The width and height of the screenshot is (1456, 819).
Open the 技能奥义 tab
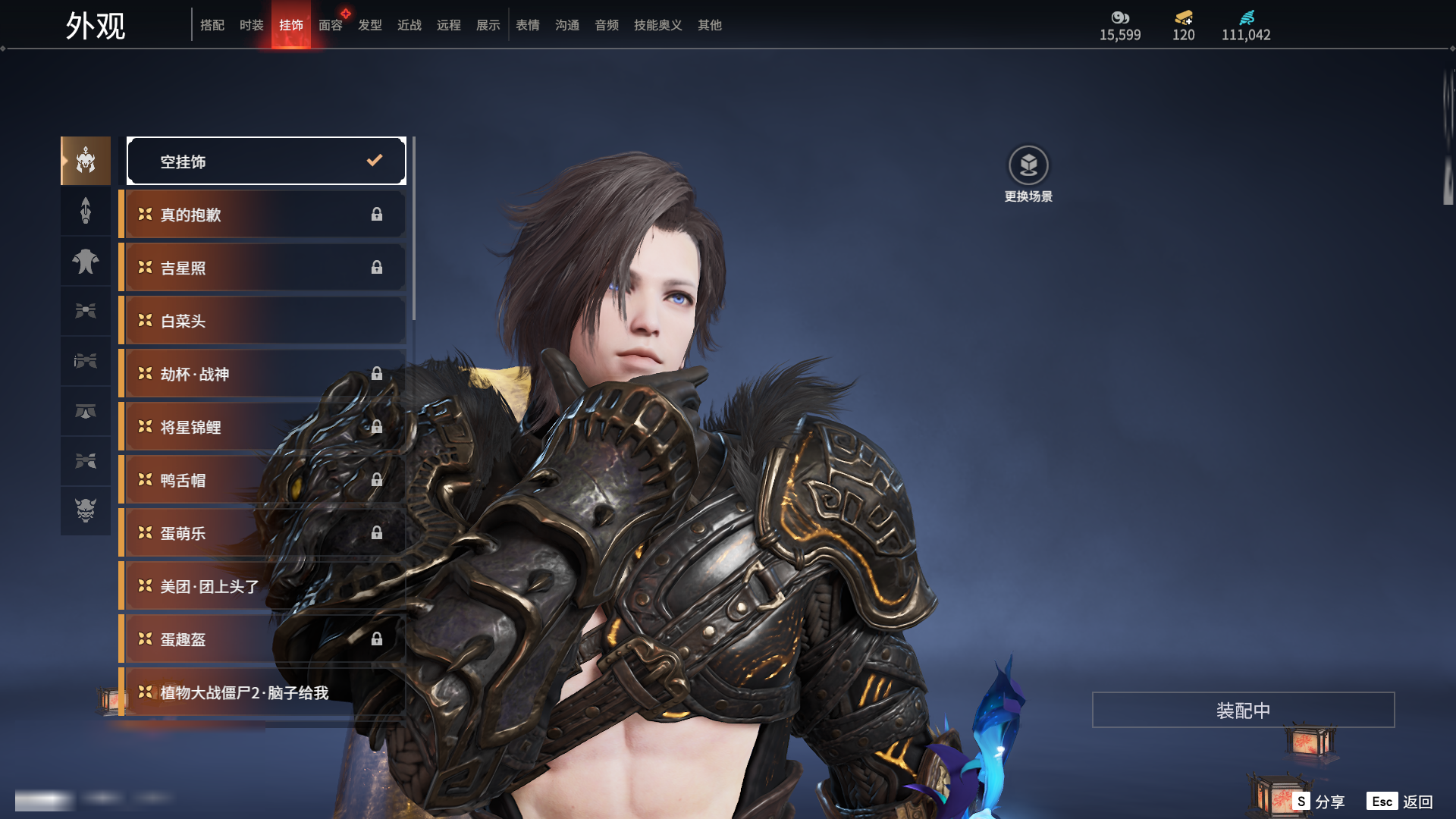coord(658,25)
